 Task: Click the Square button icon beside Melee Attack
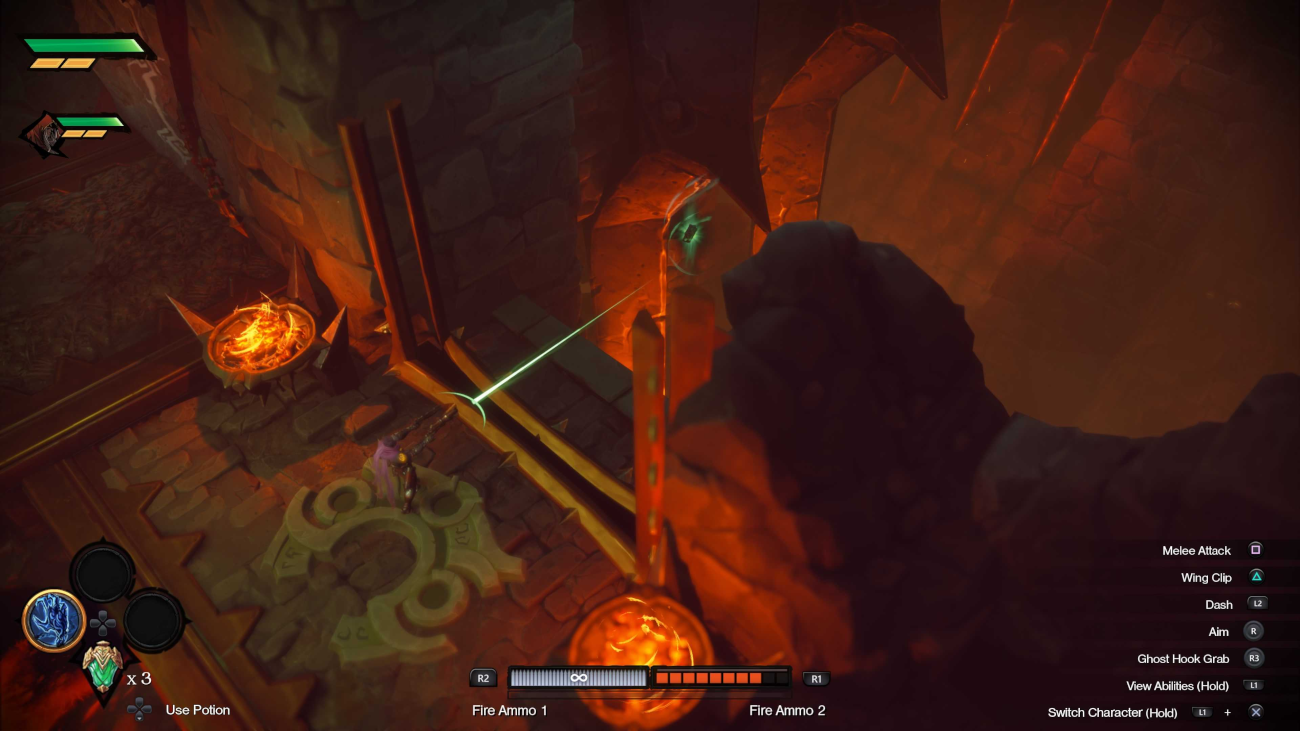click(x=1254, y=549)
